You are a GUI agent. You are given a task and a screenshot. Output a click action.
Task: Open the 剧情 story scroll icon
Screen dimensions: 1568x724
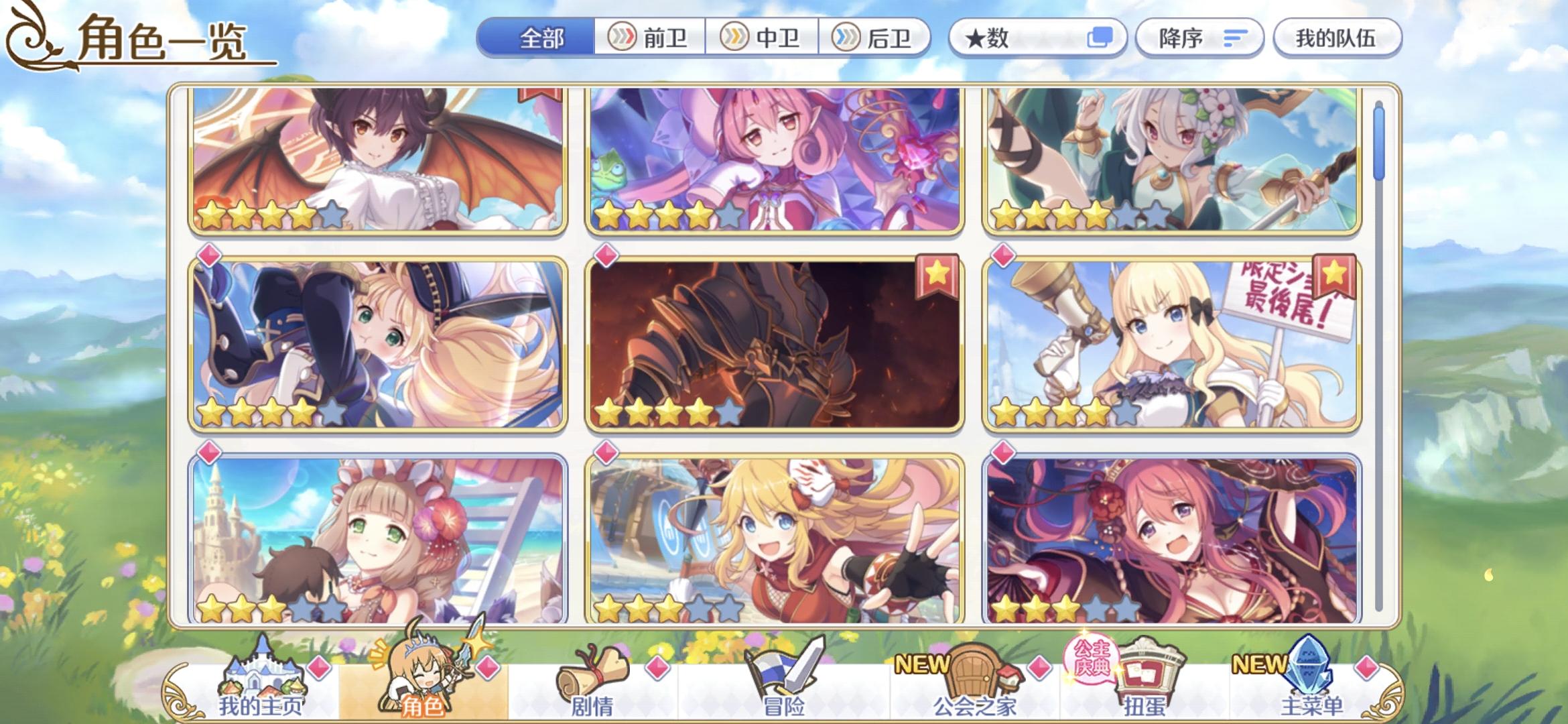coord(590,677)
